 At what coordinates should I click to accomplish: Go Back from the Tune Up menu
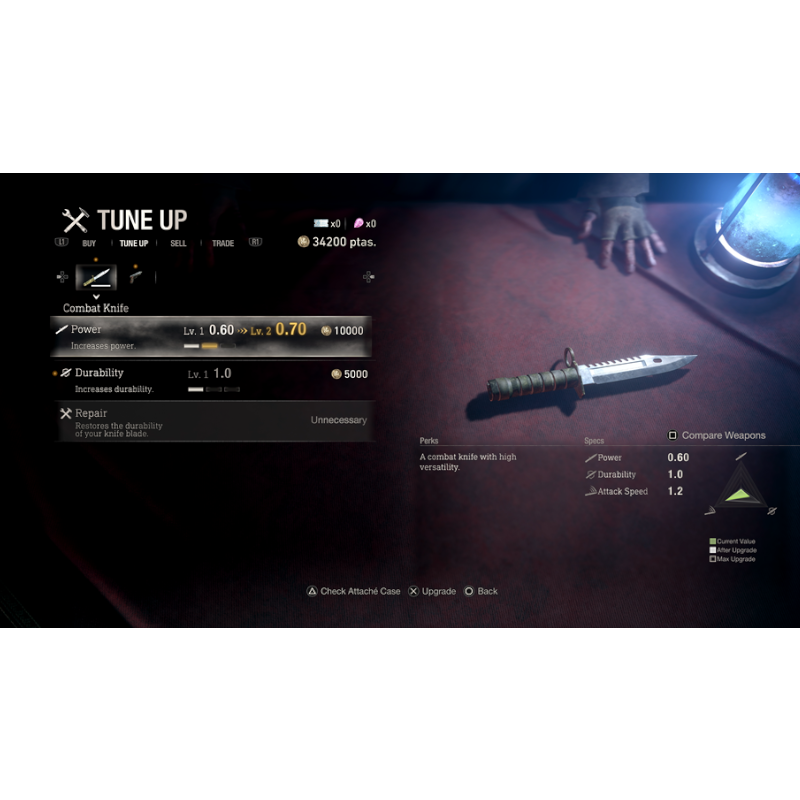pos(481,591)
